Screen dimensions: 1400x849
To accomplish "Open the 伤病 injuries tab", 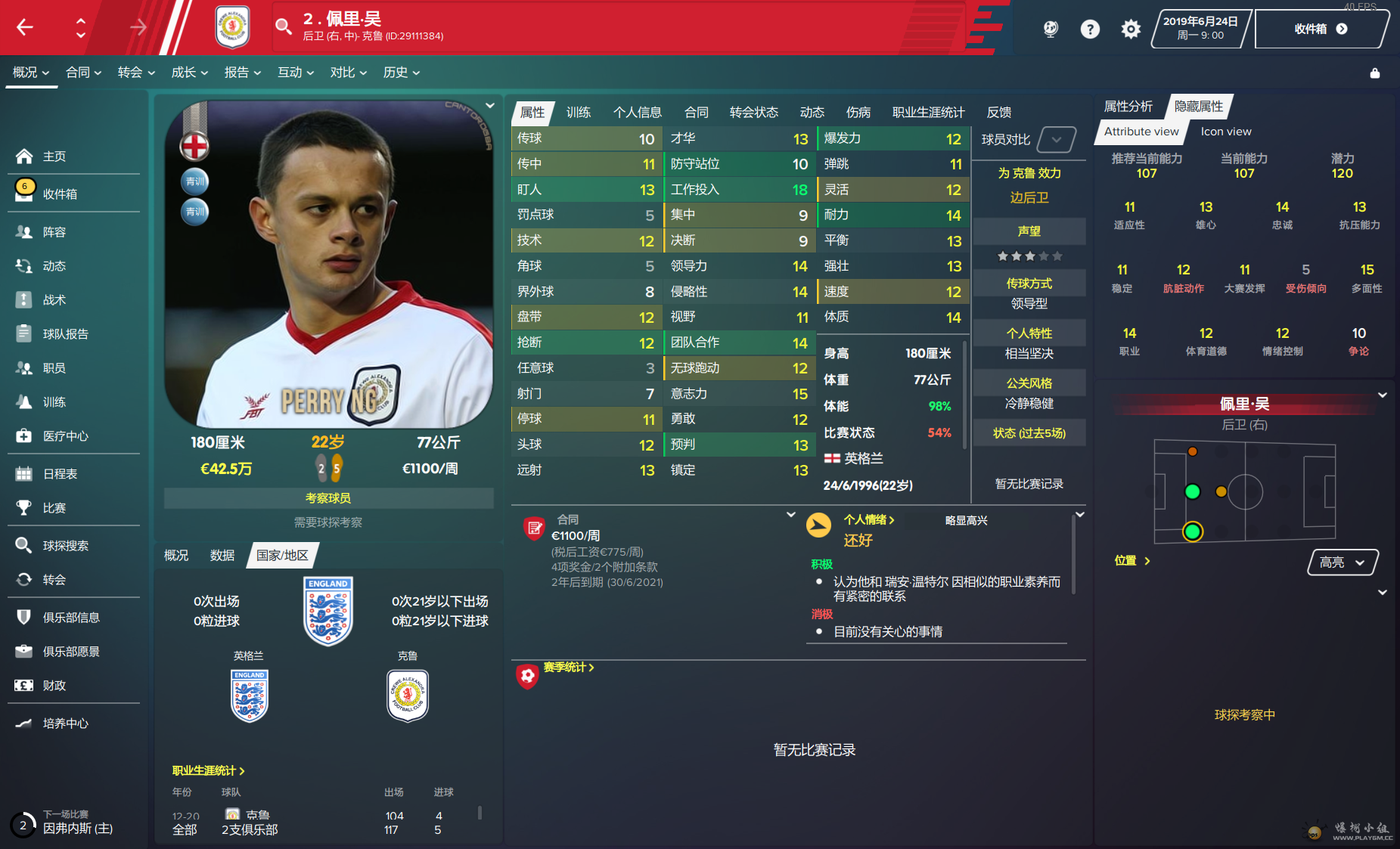I will [858, 113].
